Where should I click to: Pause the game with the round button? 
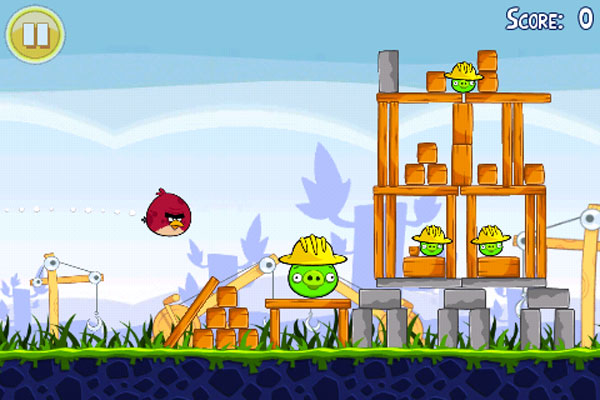(35, 34)
